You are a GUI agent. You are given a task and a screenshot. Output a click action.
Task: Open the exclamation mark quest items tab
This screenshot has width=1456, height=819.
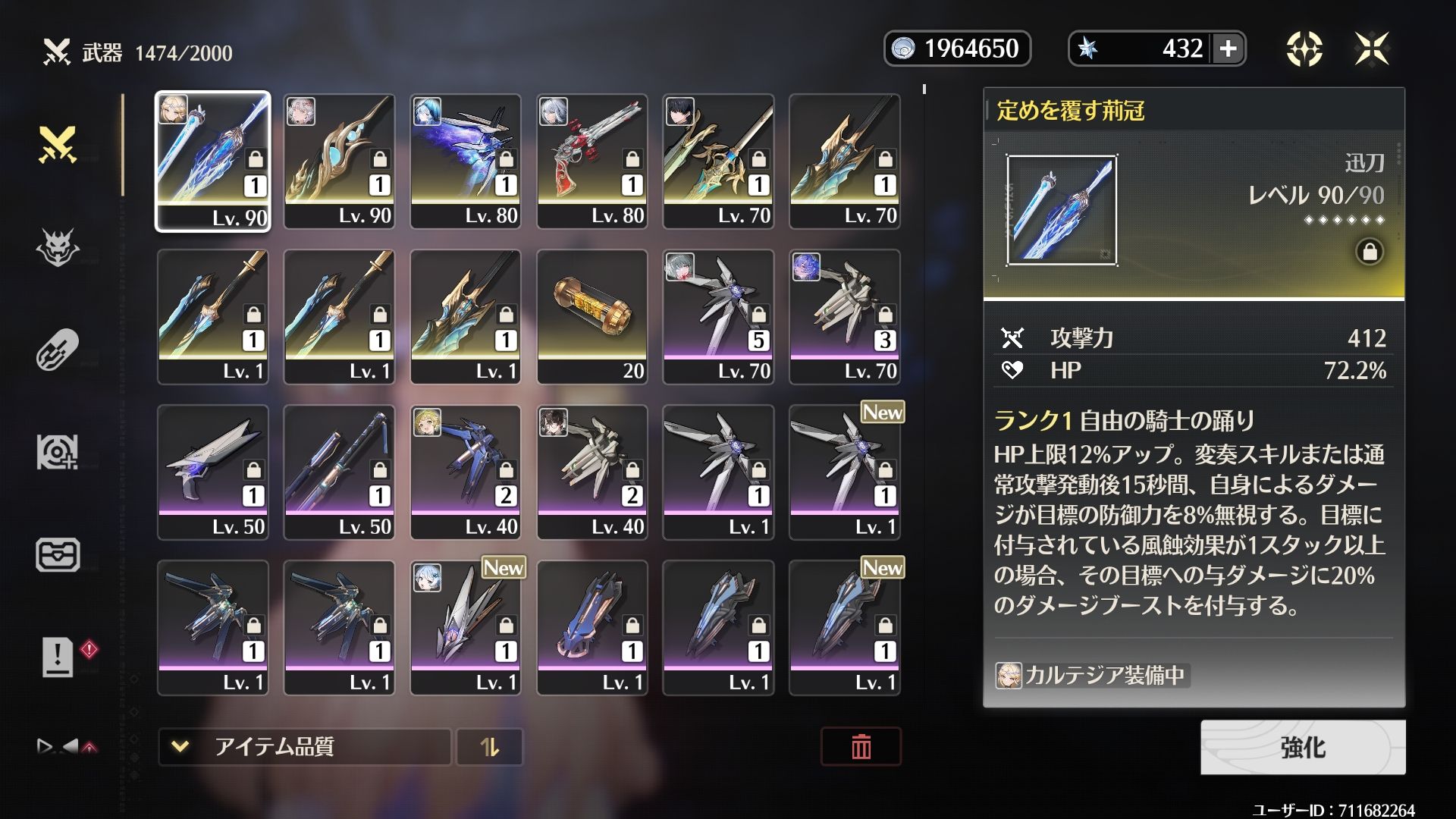[58, 657]
